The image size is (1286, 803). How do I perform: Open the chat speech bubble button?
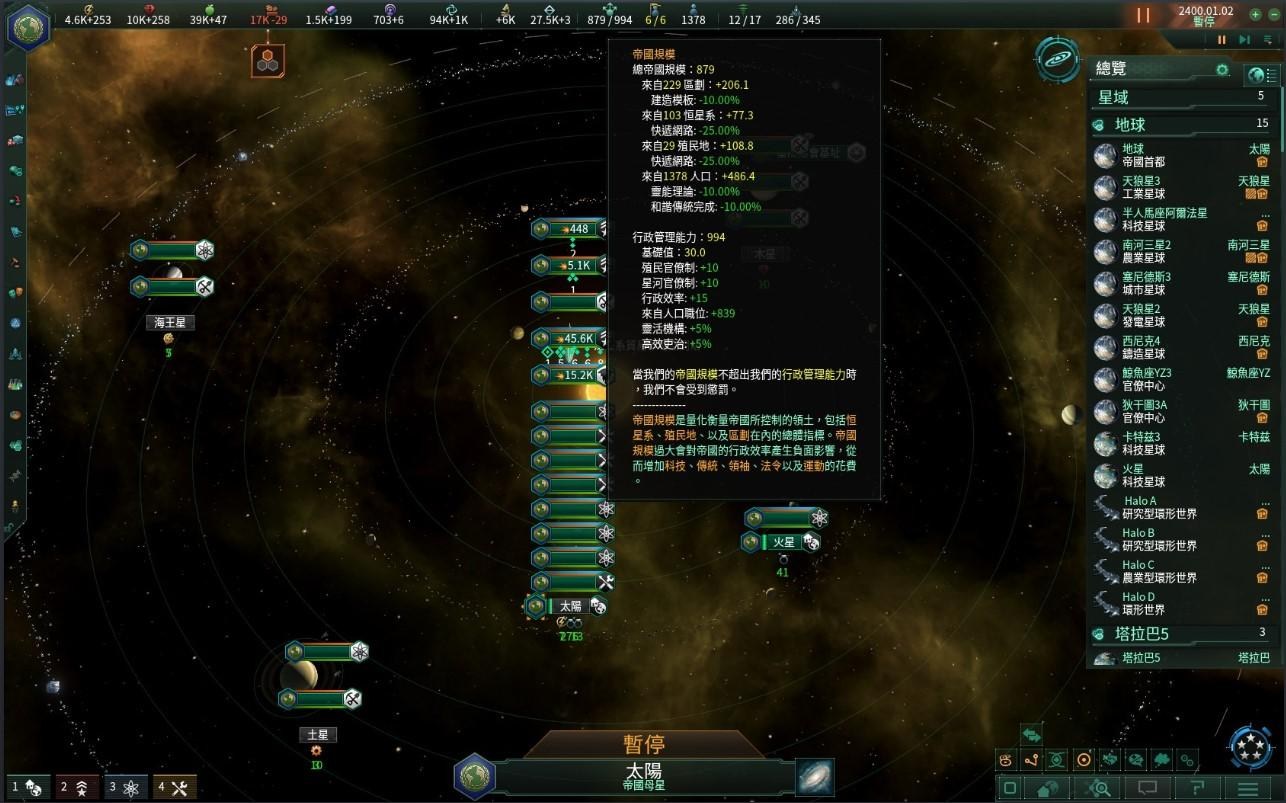tap(1148, 788)
